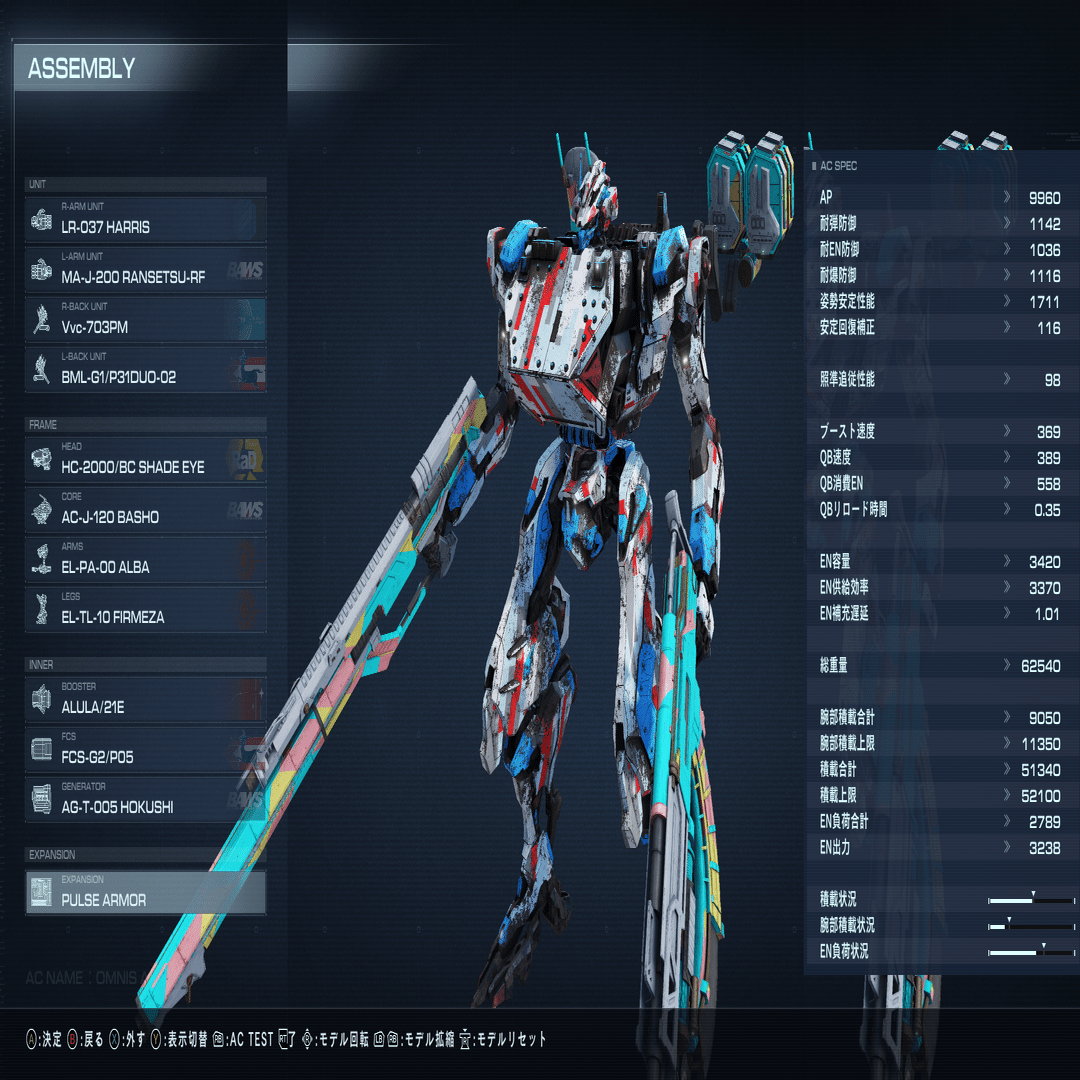Choose the FCS-G2/P05 fire control slot
The width and height of the screenshot is (1080, 1080).
click(x=146, y=750)
